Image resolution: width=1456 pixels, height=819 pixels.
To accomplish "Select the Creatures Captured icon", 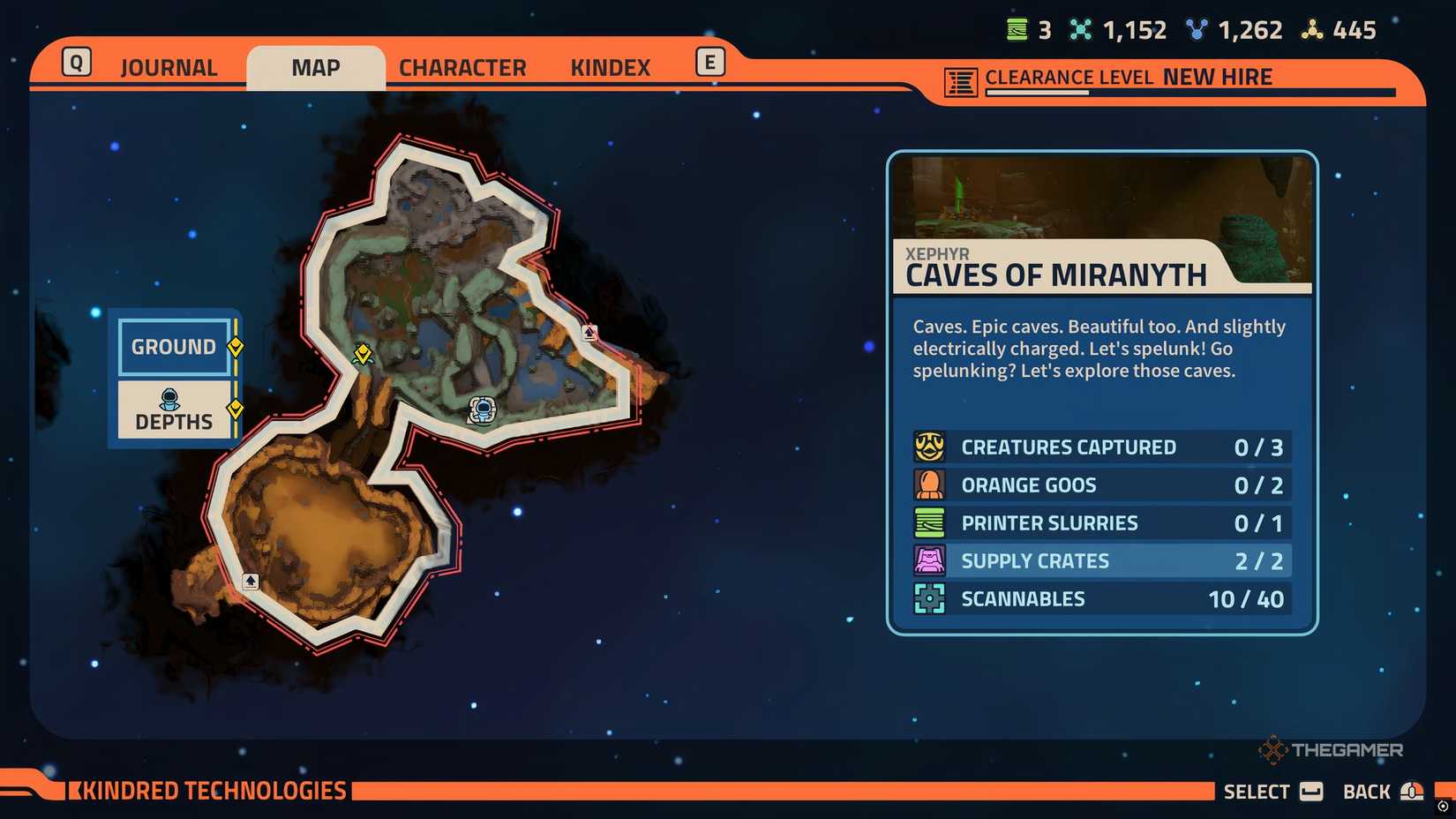I will [x=928, y=447].
